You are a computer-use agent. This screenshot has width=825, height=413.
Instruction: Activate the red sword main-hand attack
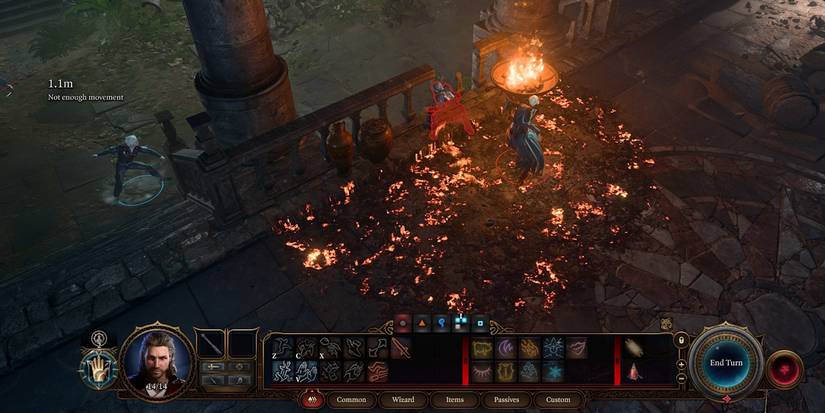(399, 348)
